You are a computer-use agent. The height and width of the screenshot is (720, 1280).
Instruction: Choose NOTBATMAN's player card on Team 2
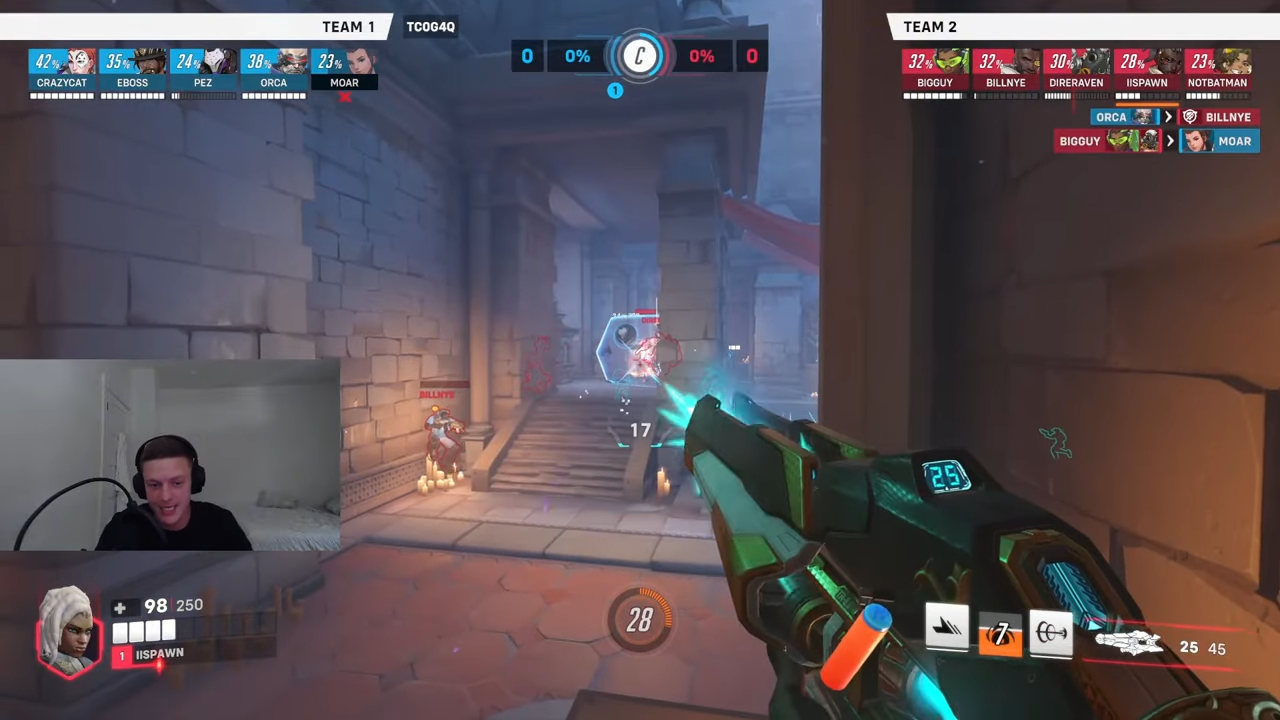tap(1217, 68)
